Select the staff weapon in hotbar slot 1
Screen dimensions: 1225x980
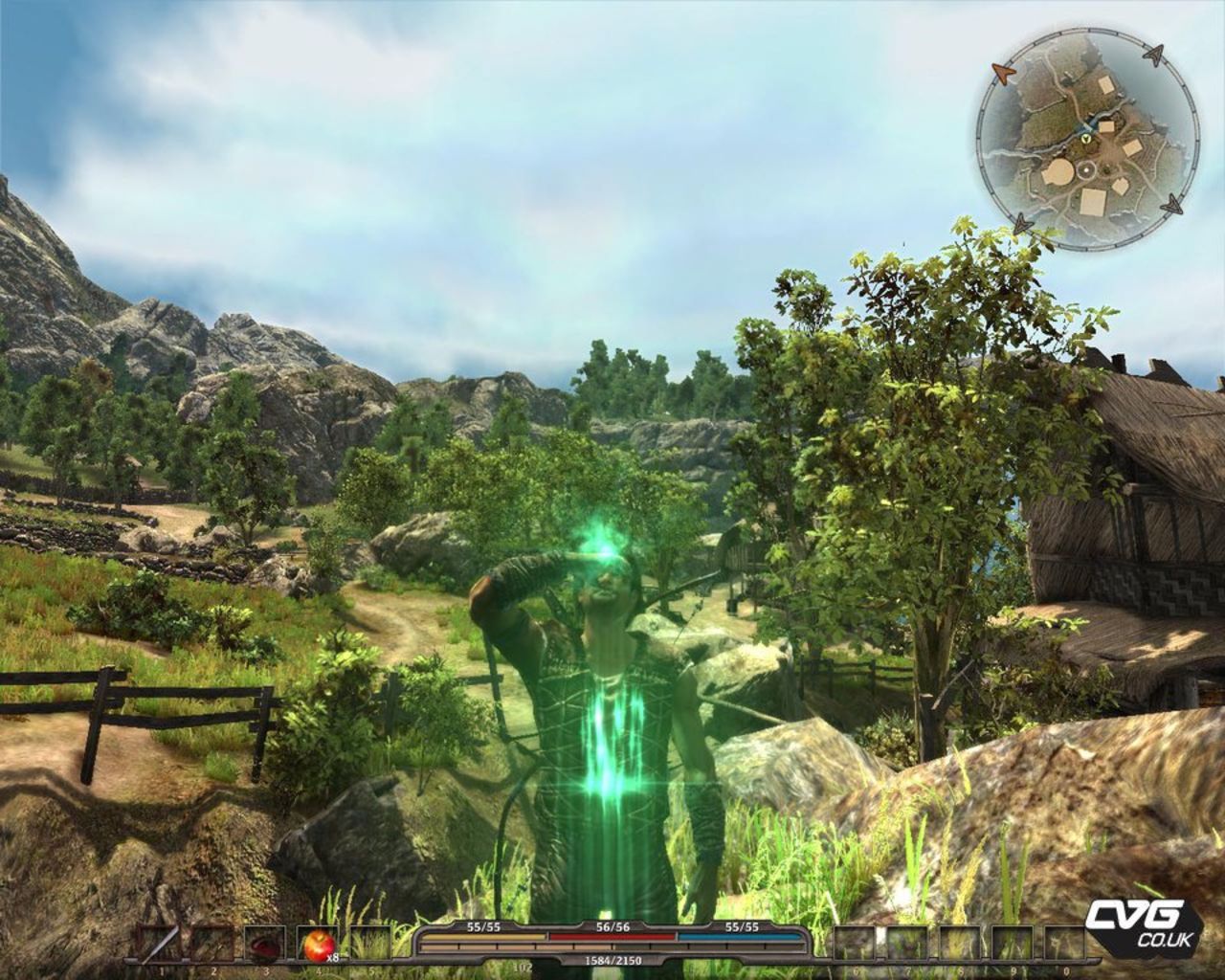pos(158,945)
